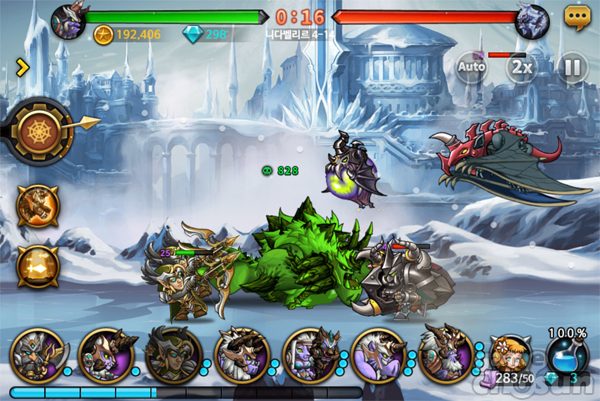The width and height of the screenshot is (600, 401).
Task: Pause the battle
Action: [x=571, y=68]
